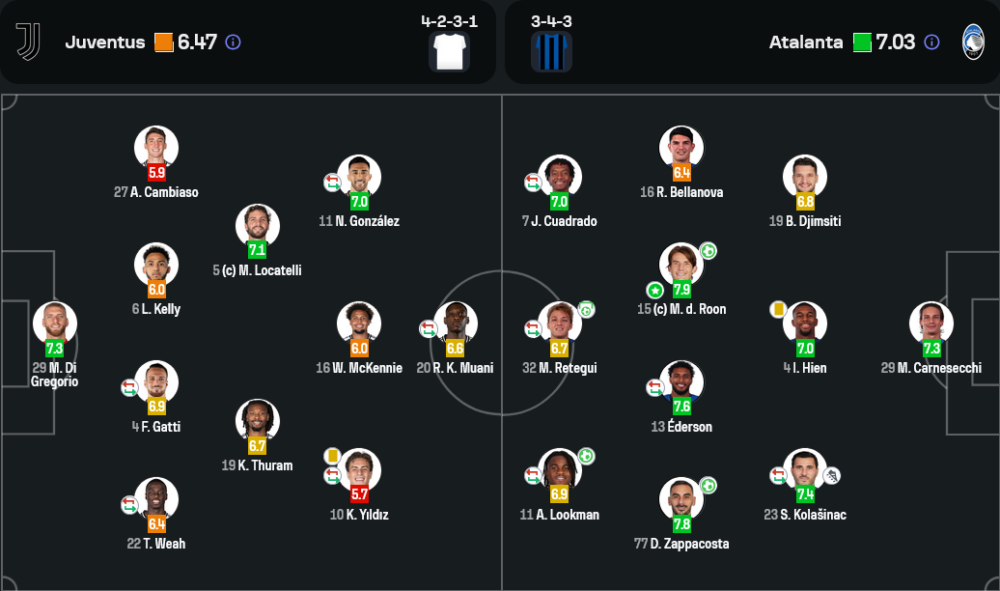Image resolution: width=1000 pixels, height=591 pixels.
Task: Select captain M. de Roon's avatar
Action: 681,264
